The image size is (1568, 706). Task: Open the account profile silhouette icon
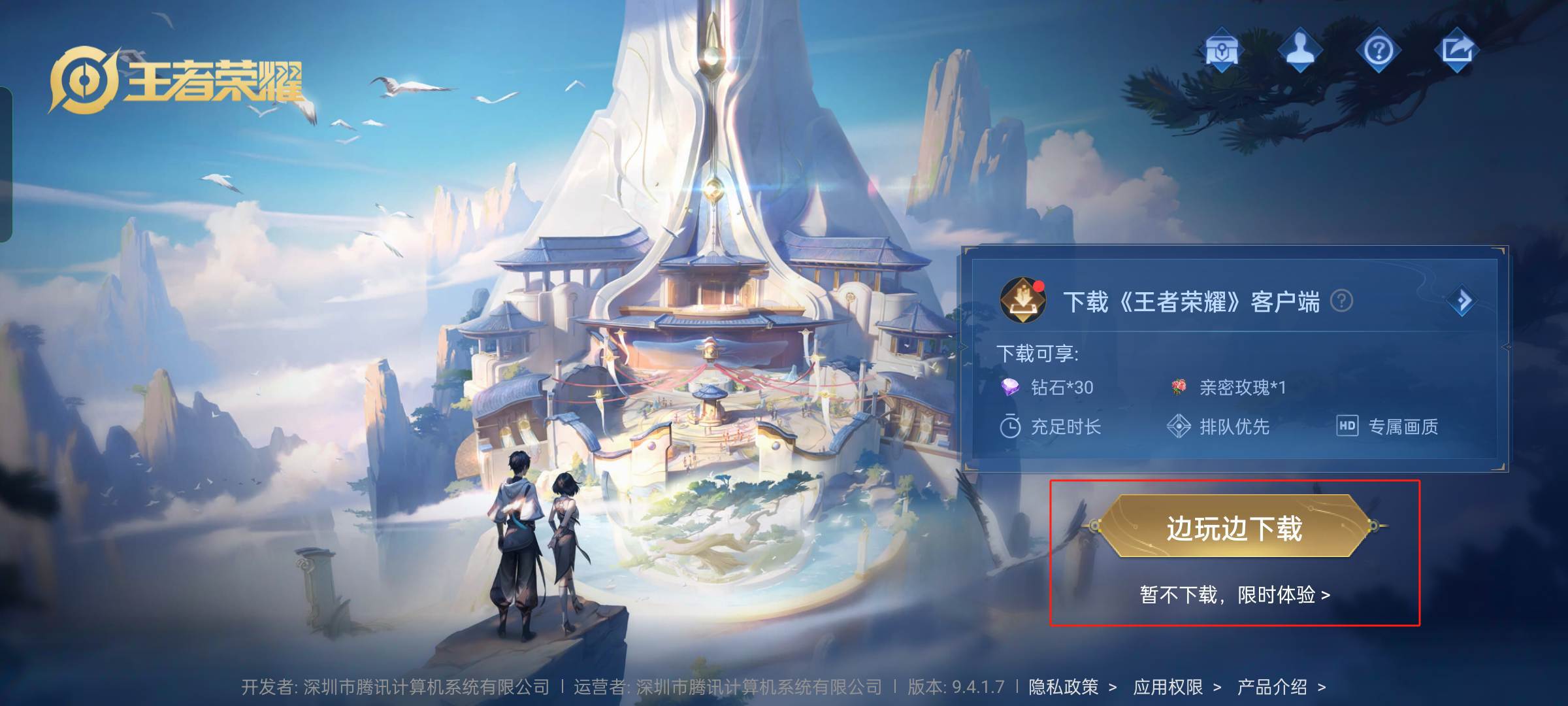pyautogui.click(x=1299, y=50)
